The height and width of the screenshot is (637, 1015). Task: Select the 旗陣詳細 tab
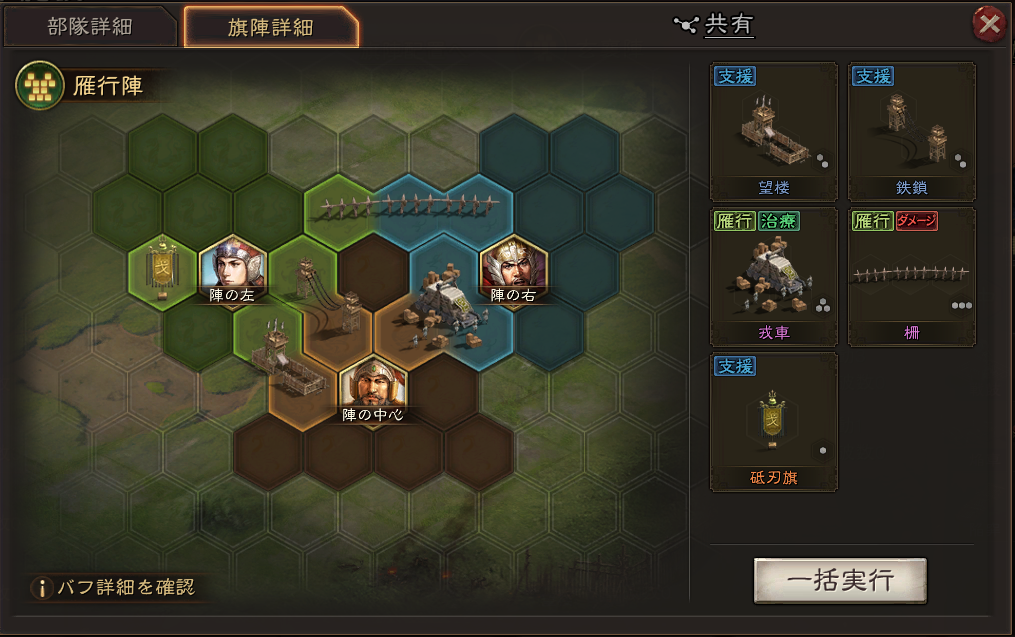pyautogui.click(x=270, y=26)
